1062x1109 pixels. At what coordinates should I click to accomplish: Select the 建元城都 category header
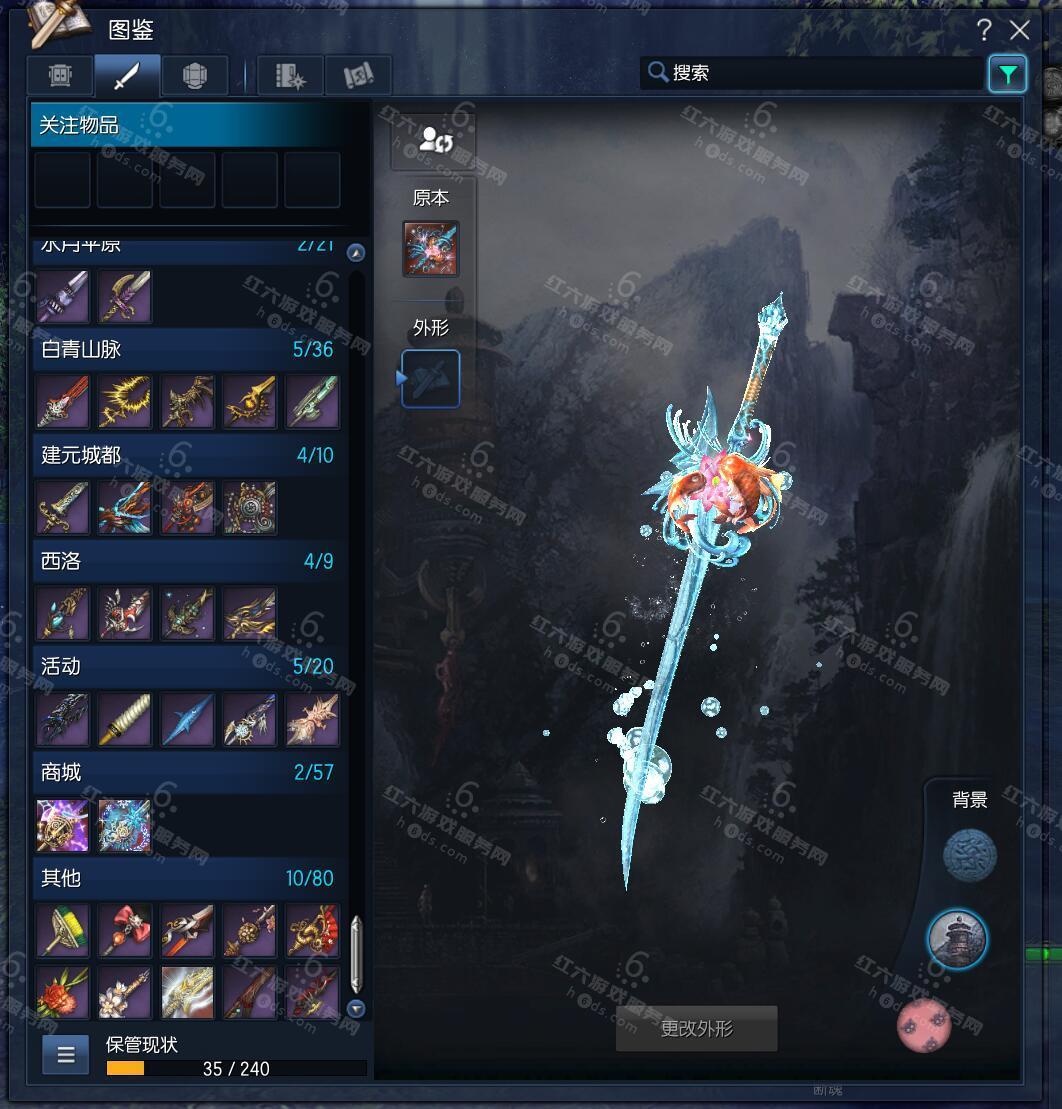[x=187, y=456]
